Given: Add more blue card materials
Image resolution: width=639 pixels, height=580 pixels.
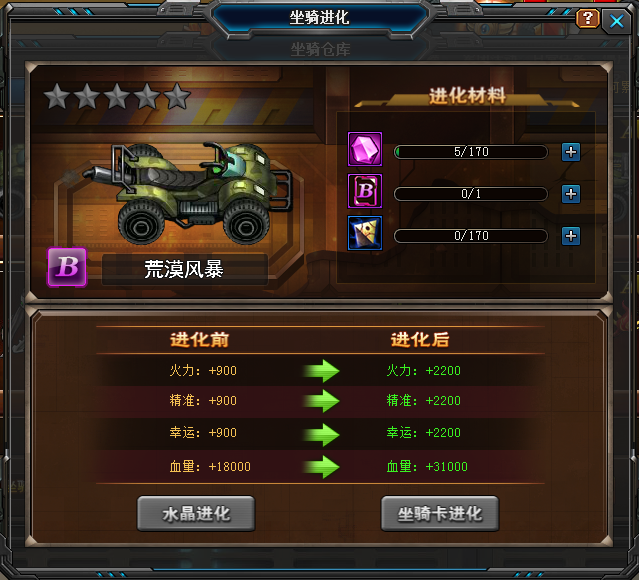Looking at the screenshot, I should tap(571, 236).
